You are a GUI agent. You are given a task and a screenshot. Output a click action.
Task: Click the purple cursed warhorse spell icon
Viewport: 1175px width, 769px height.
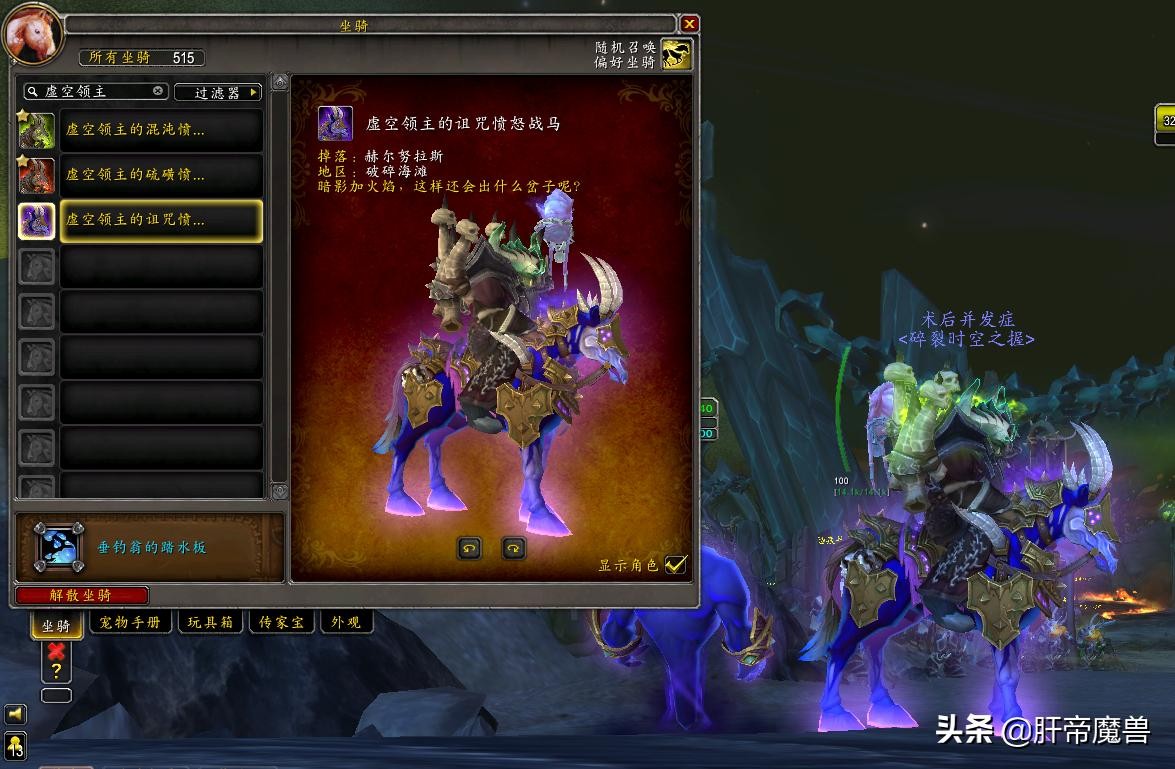pos(334,124)
